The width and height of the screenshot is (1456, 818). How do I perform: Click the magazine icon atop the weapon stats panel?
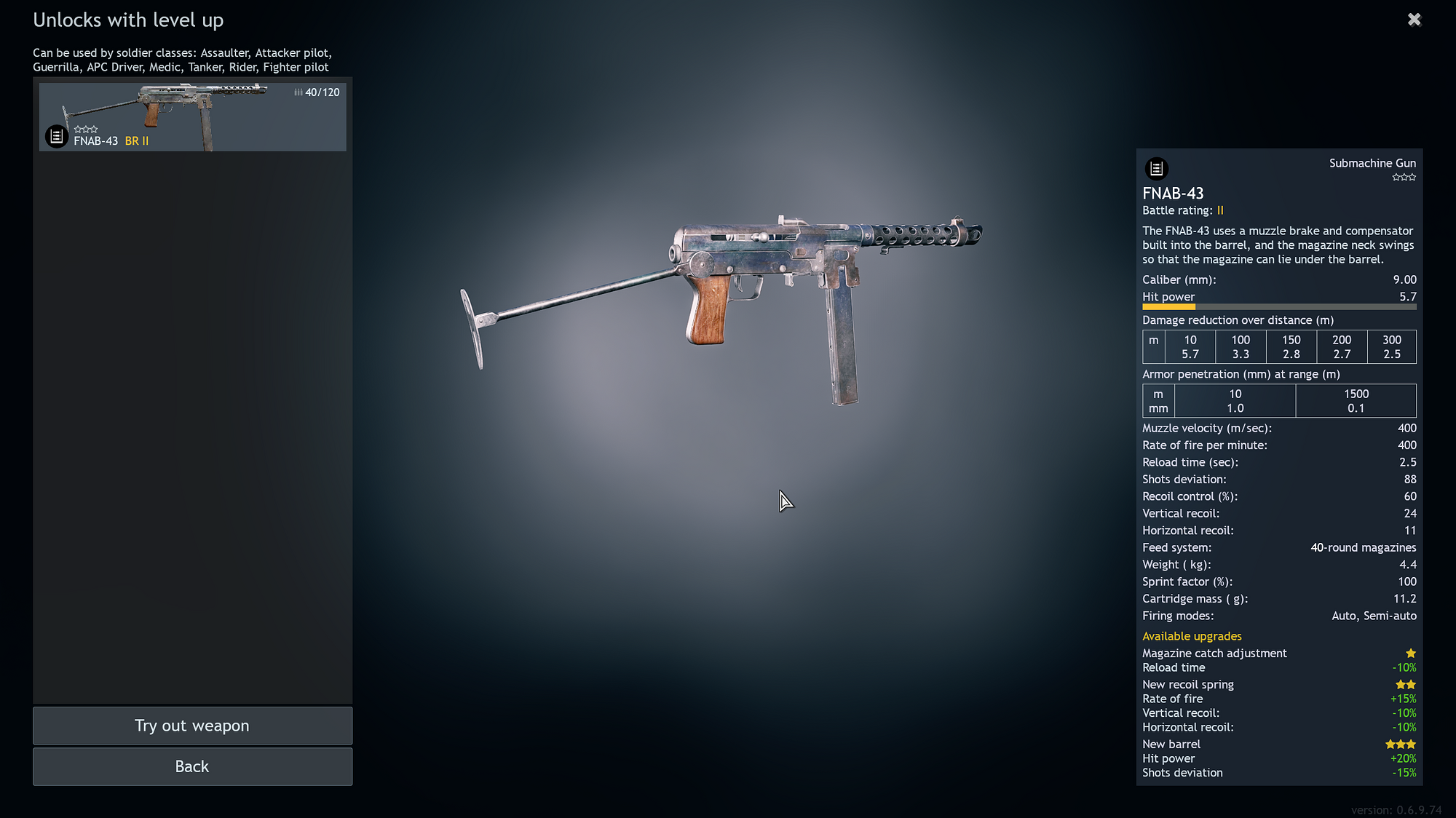pos(1158,168)
